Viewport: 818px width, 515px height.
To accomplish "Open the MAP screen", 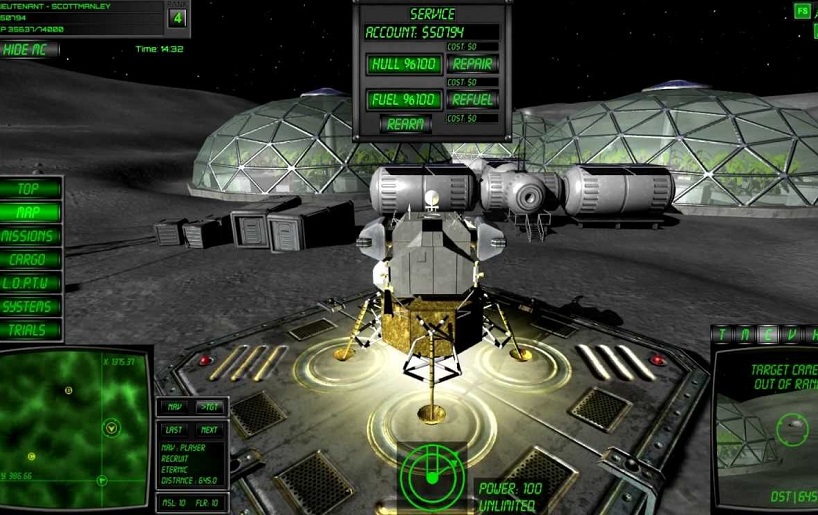I will 30,212.
